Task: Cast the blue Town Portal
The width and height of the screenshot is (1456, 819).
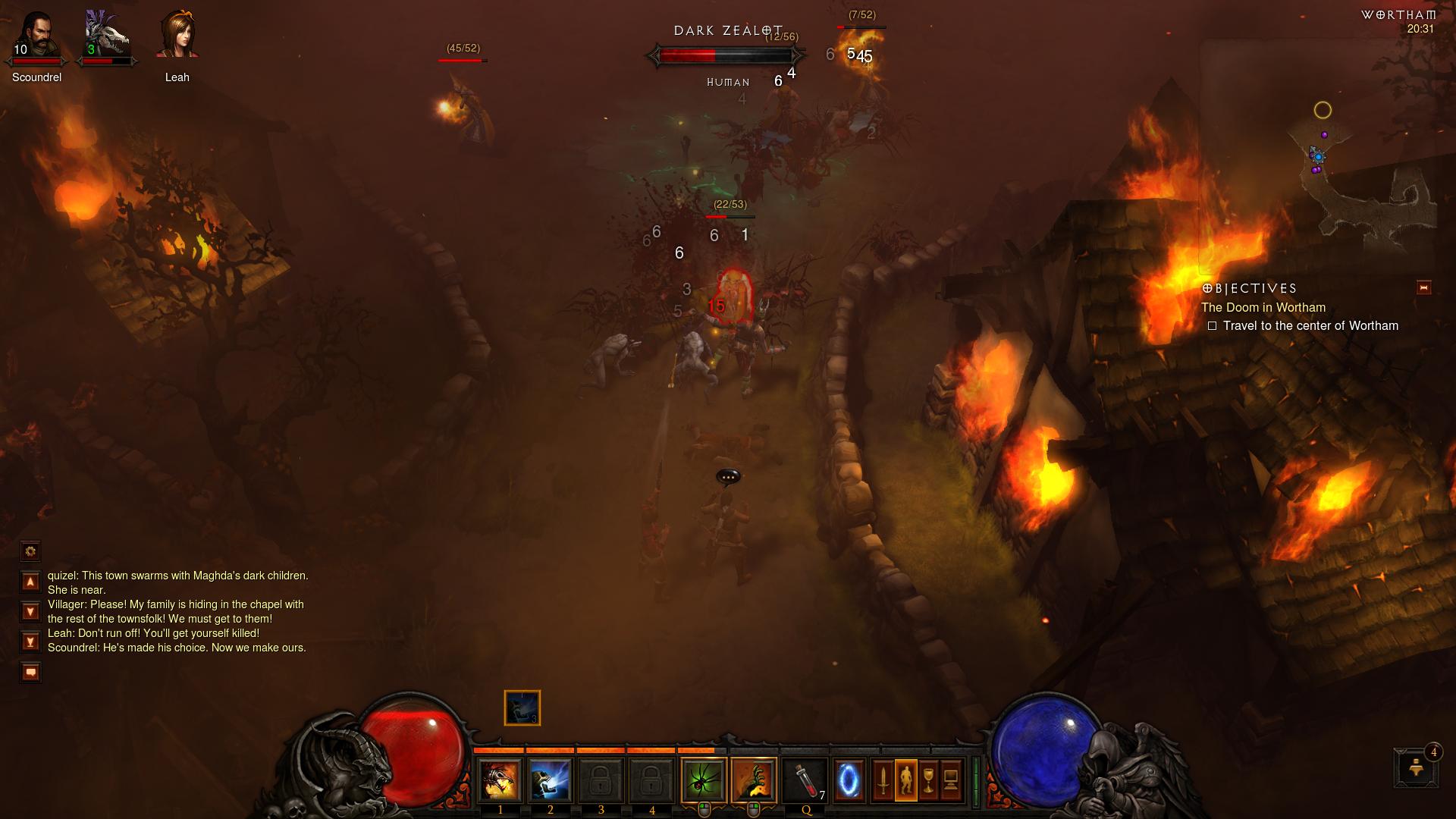Action: tap(849, 780)
